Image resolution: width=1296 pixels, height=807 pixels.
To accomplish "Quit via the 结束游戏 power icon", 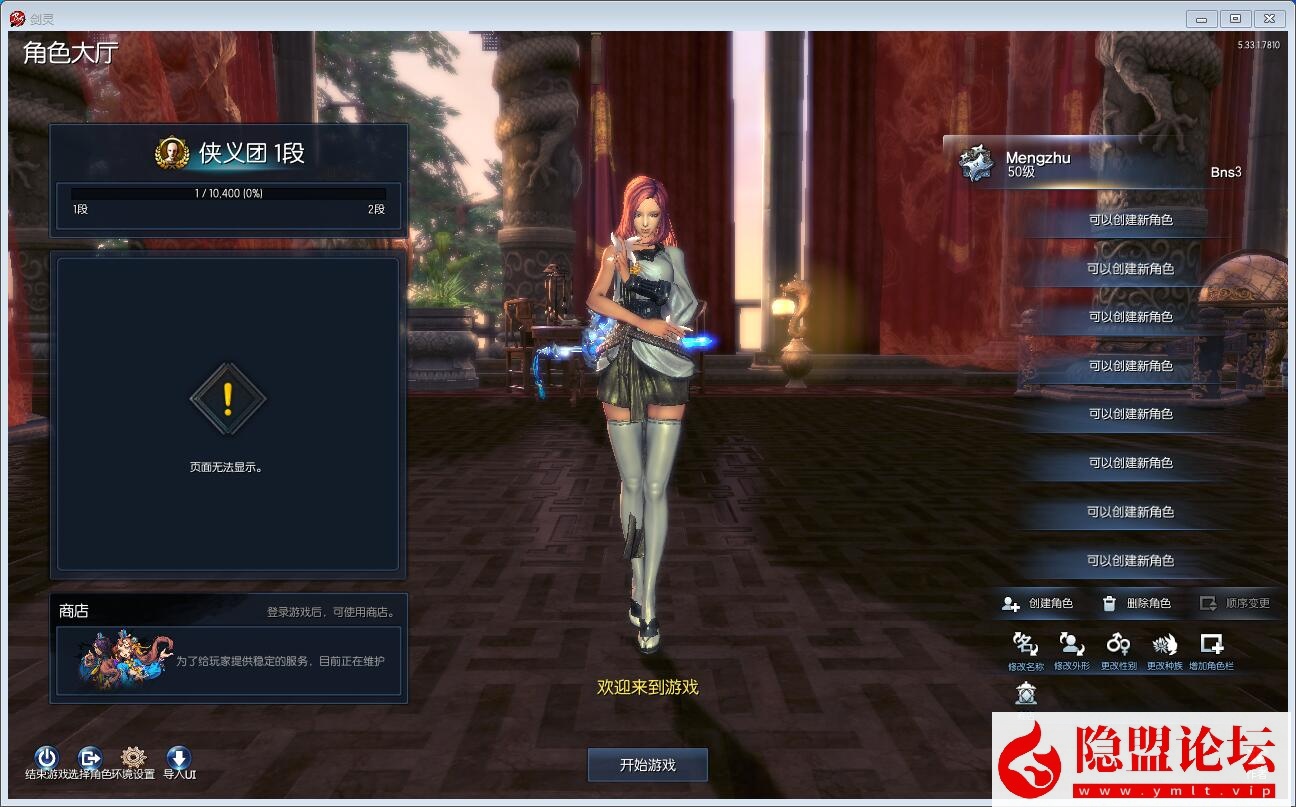I will [46, 758].
